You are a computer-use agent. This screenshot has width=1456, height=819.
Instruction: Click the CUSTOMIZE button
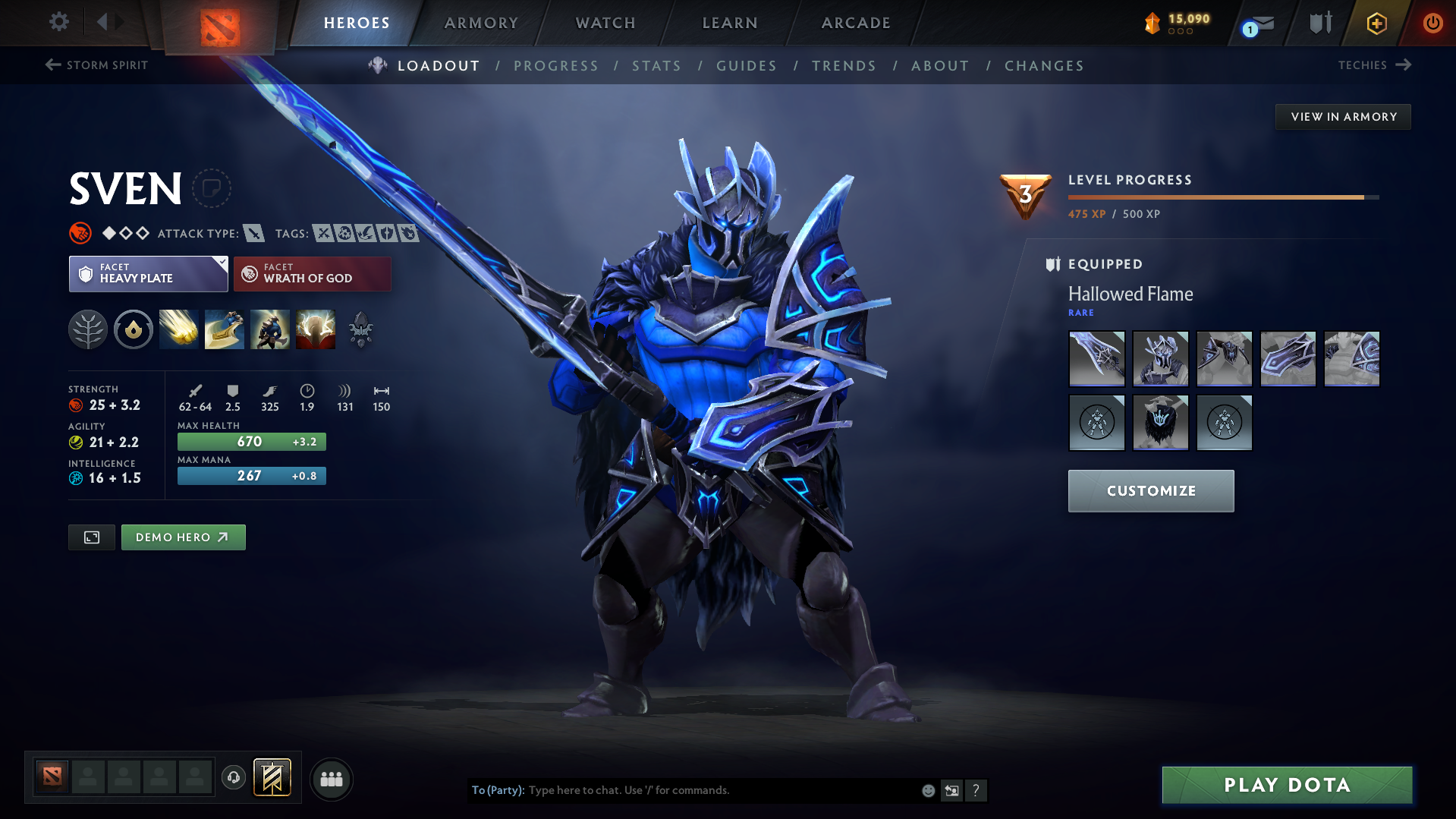pyautogui.click(x=1150, y=490)
